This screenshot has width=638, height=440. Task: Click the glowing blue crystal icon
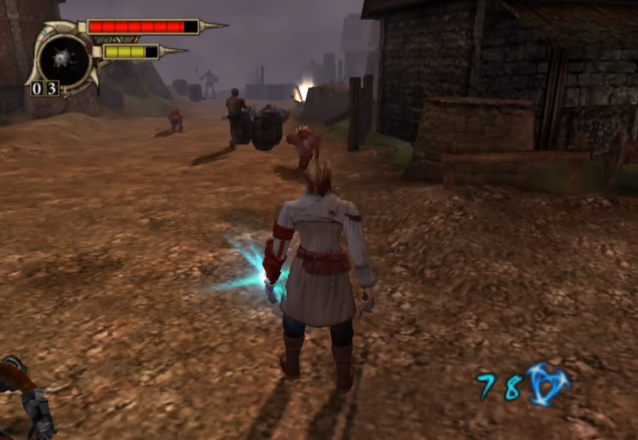547,383
